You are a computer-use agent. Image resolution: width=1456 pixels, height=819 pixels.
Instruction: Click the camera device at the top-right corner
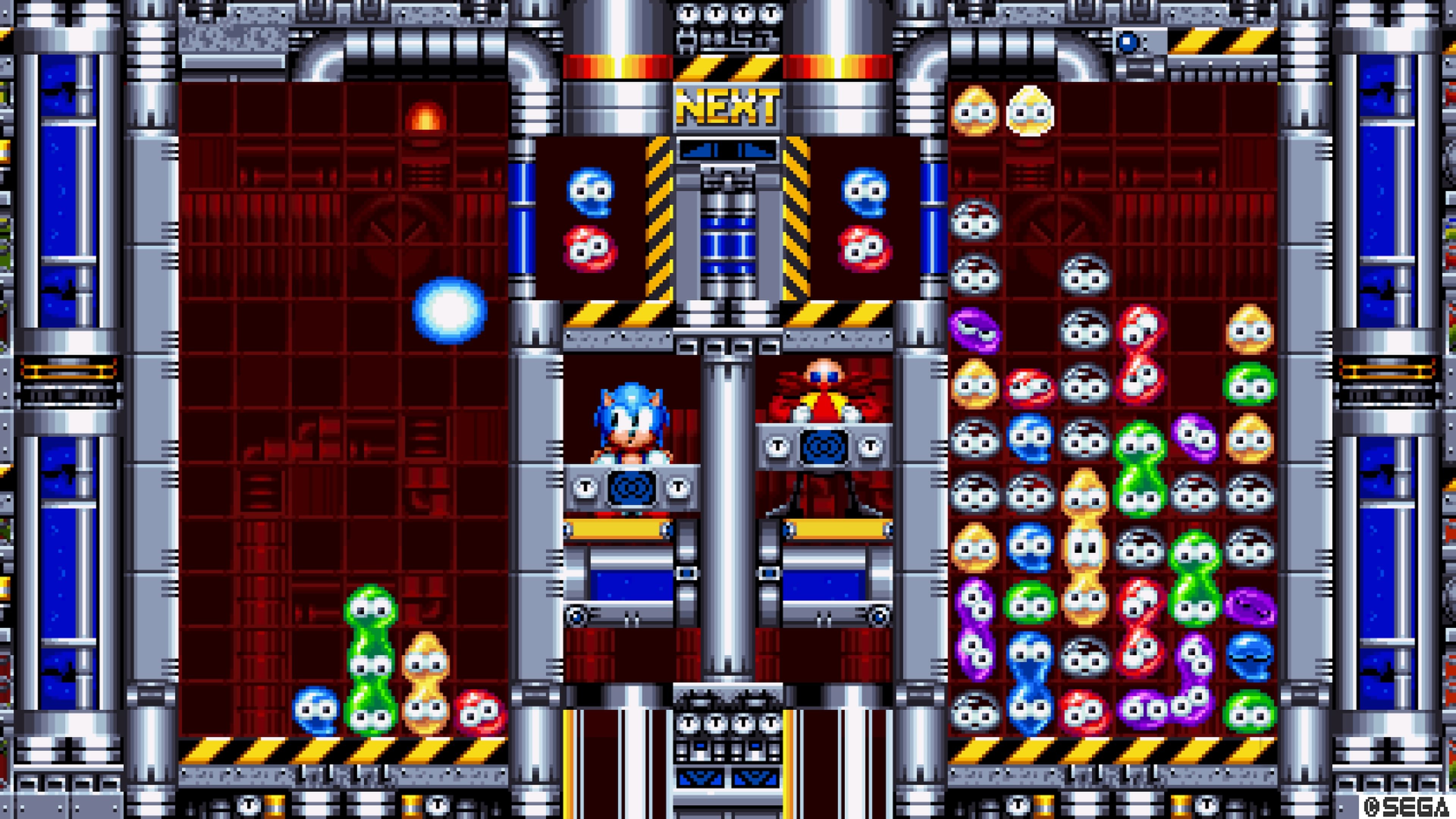pos(1128,42)
